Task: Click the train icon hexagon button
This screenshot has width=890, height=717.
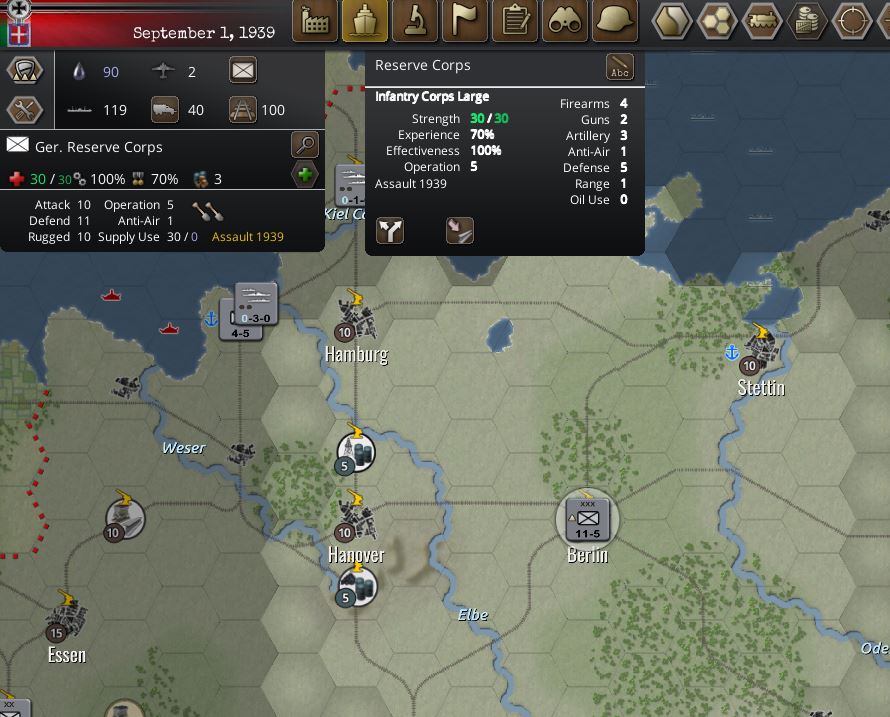Action: click(762, 20)
